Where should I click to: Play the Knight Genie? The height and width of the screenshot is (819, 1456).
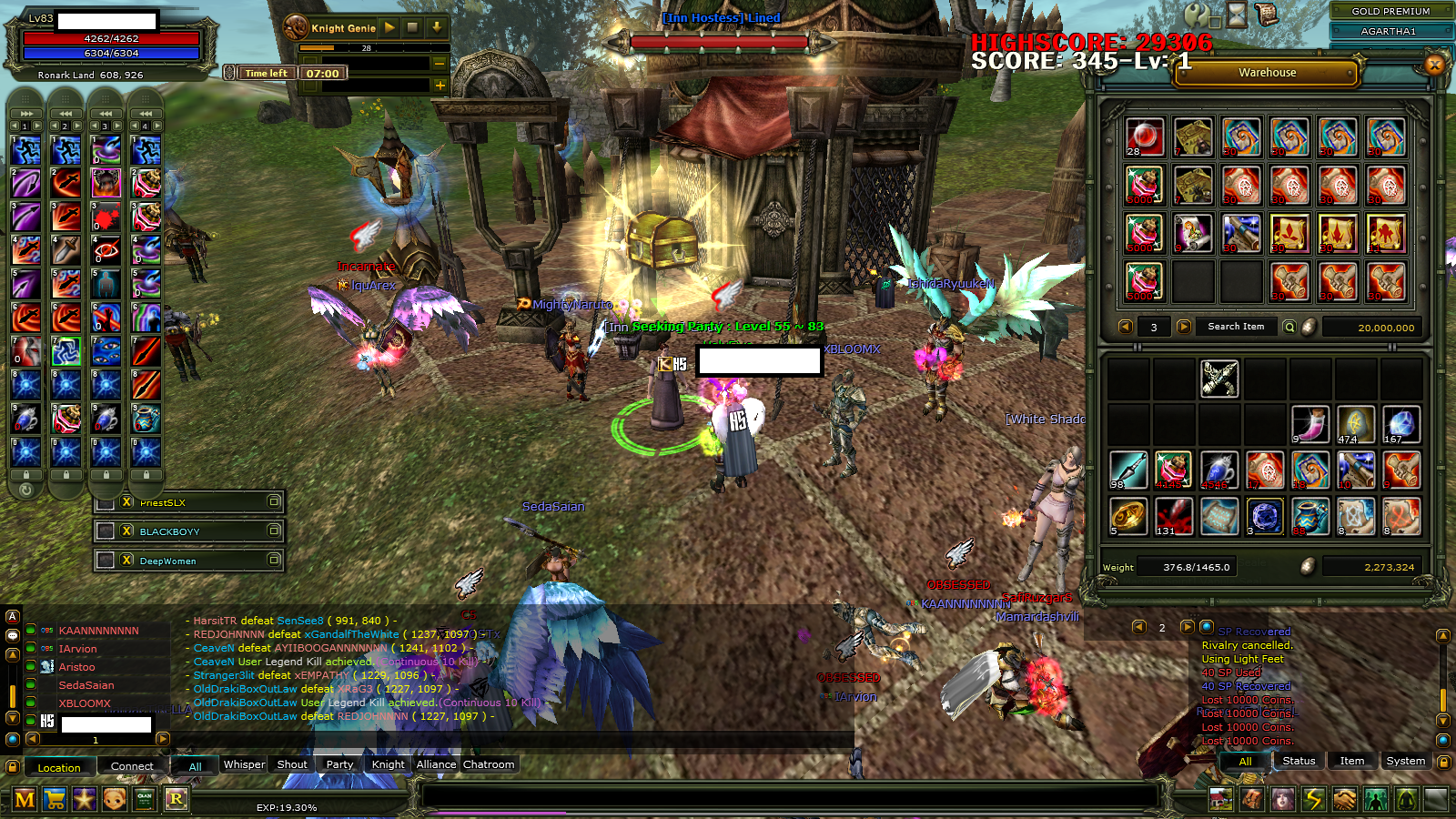pyautogui.click(x=389, y=28)
